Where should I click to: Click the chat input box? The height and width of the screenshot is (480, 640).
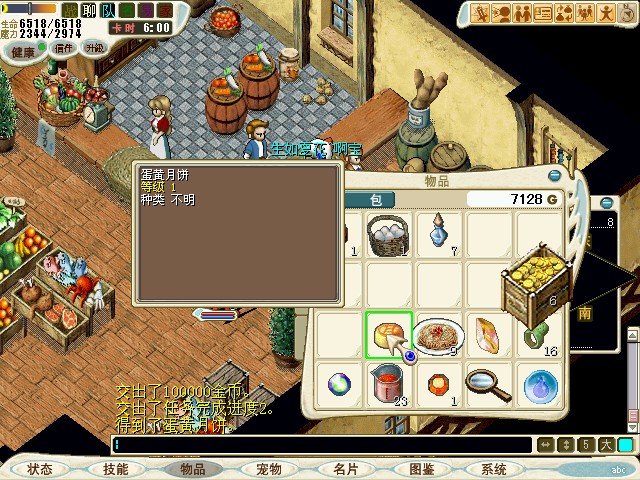(x=320, y=445)
